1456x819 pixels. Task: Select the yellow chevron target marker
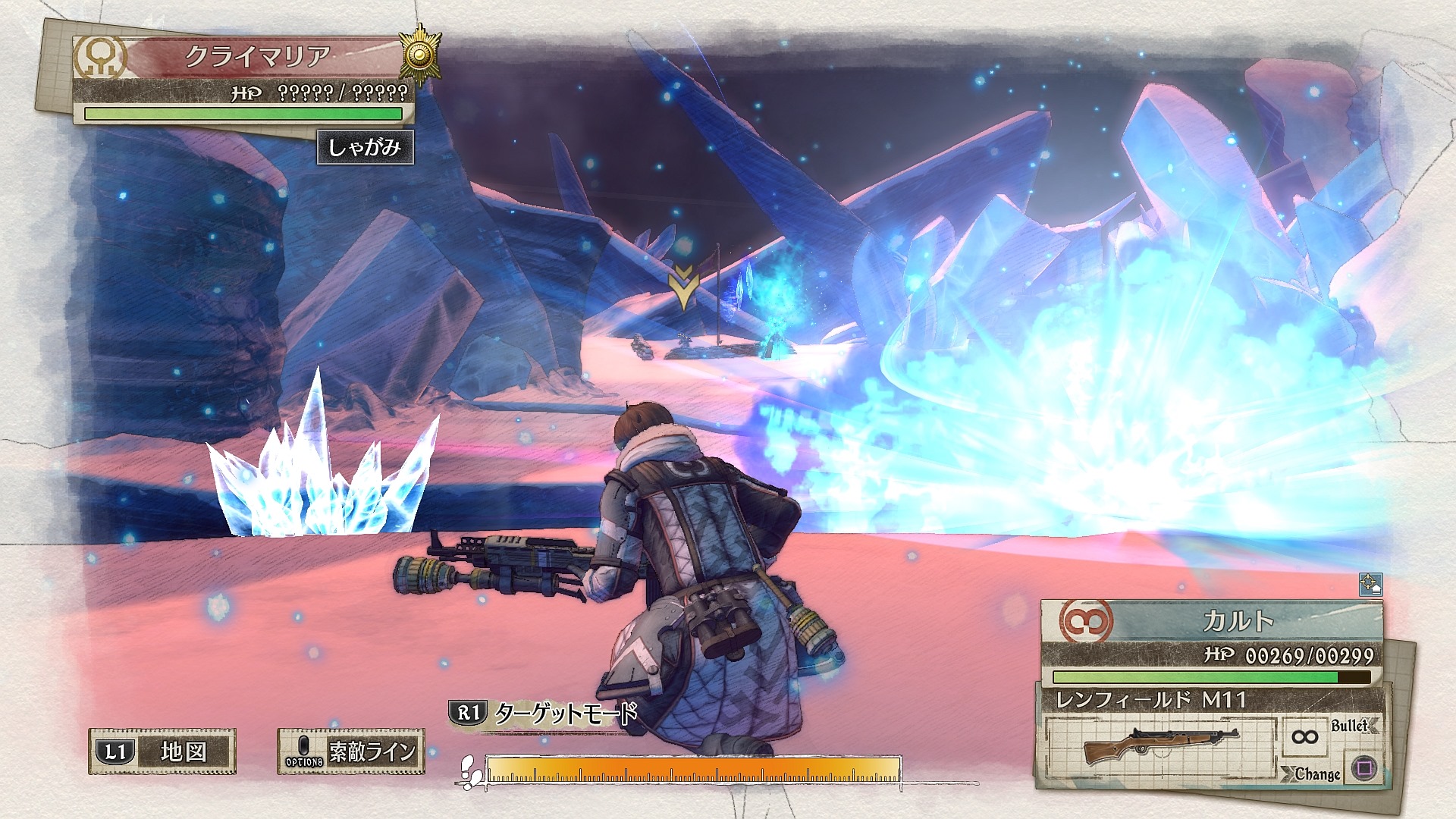coord(683,288)
